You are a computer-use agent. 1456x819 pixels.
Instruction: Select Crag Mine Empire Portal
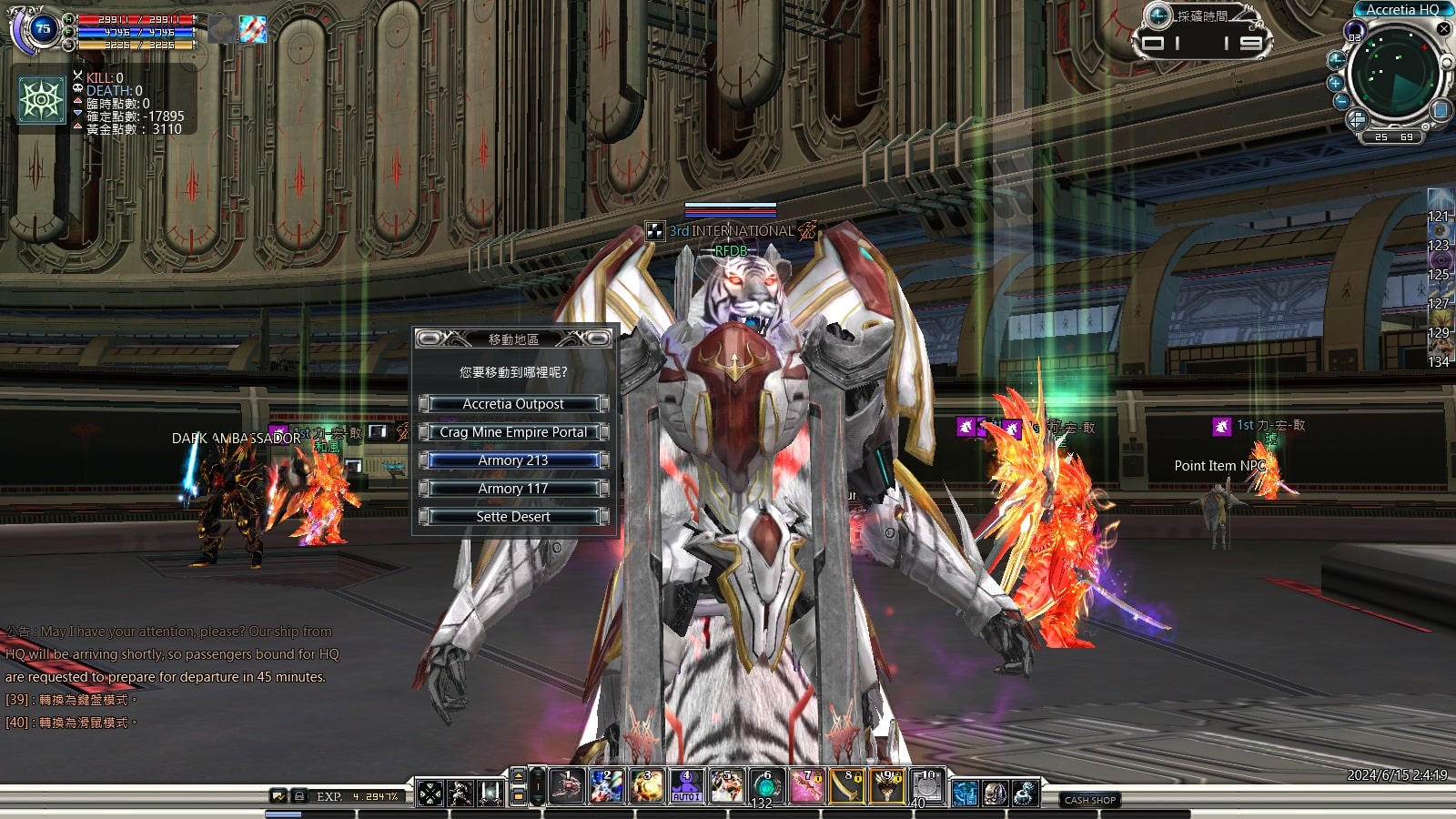[x=513, y=432]
